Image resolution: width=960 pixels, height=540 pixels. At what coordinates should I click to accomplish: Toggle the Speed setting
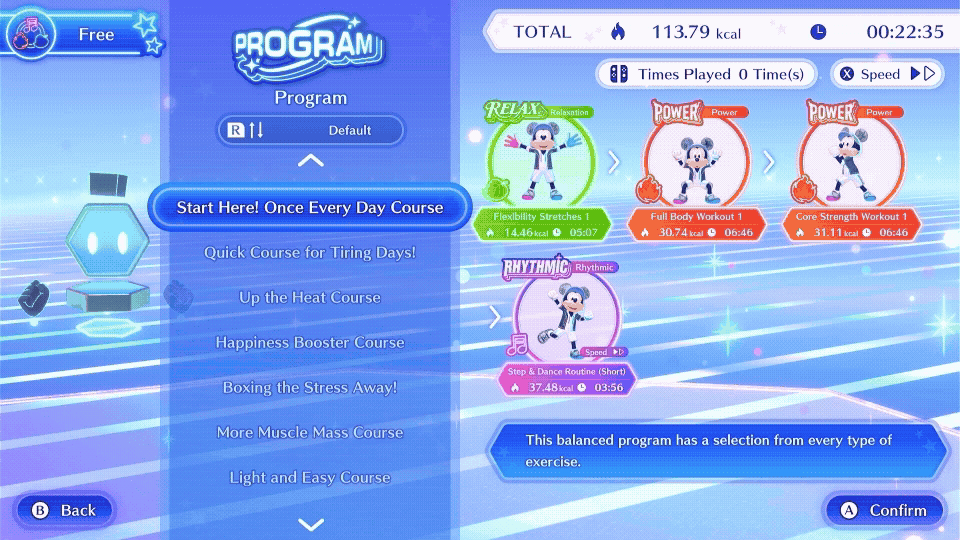(x=887, y=74)
